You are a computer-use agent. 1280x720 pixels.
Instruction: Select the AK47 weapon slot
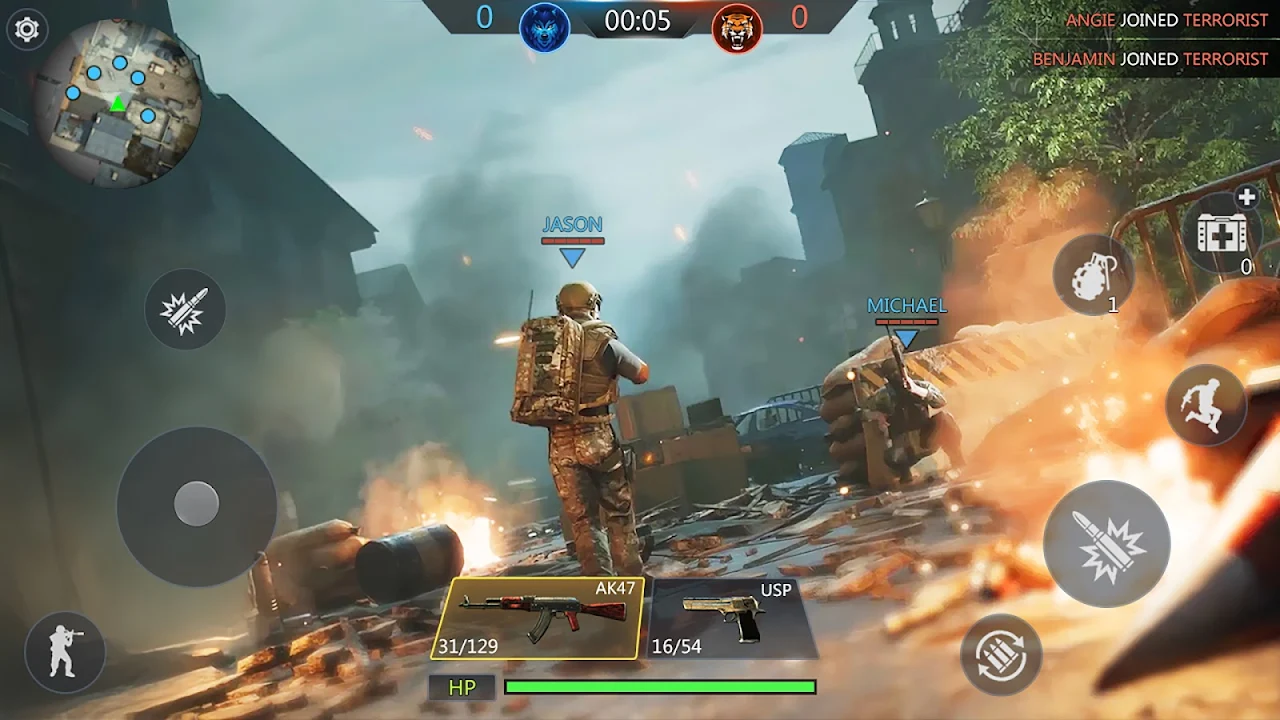tap(538, 618)
